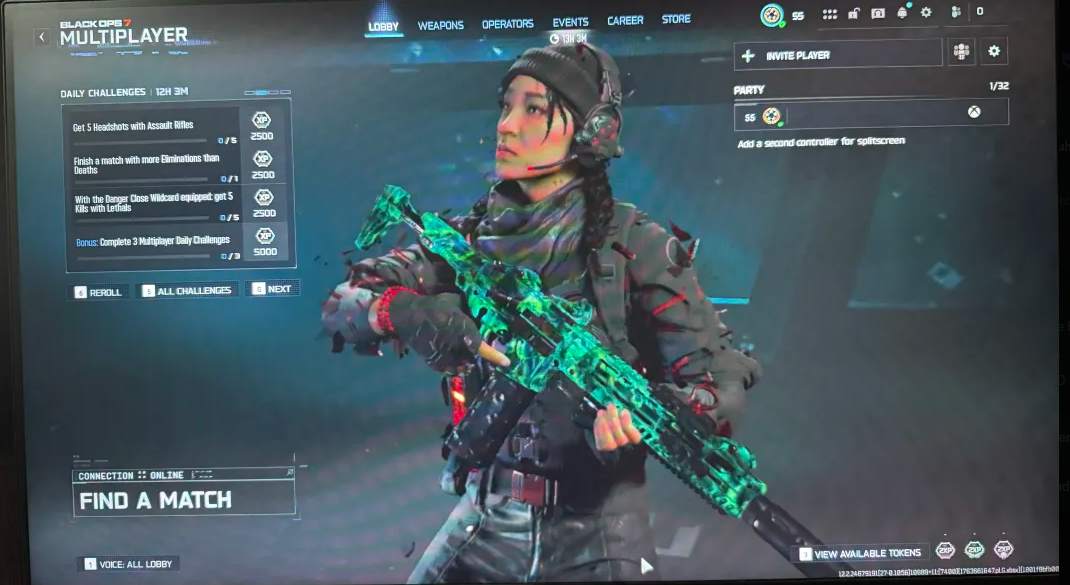
Task: Open the Store tab
Action: click(x=676, y=19)
